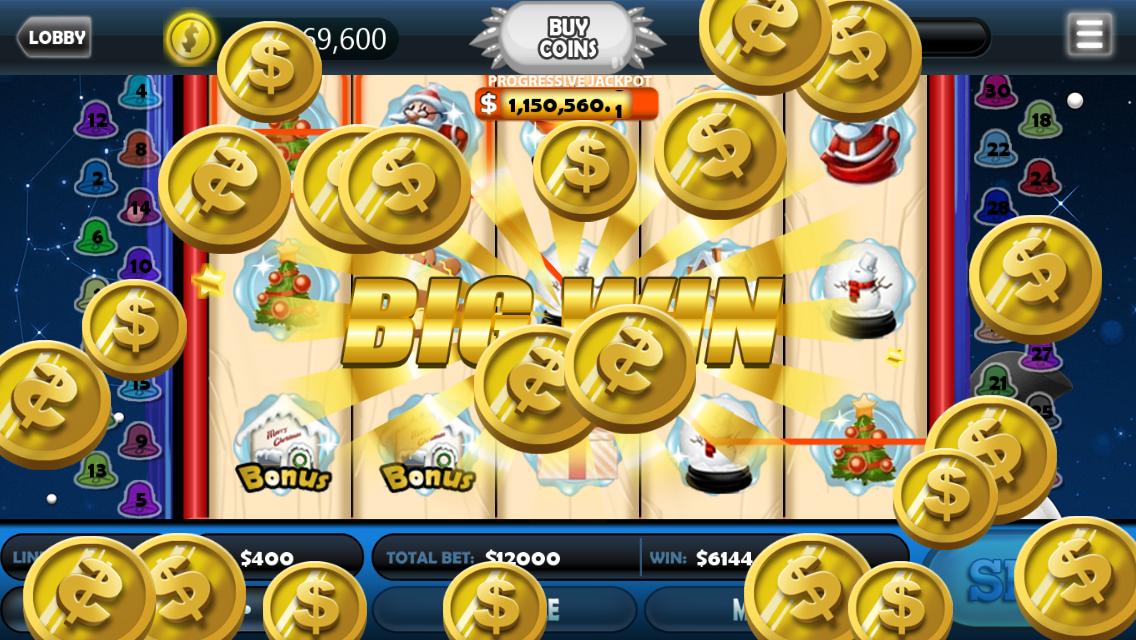Image resolution: width=1136 pixels, height=640 pixels.
Task: Choose the payline 13 bell
Action: point(96,470)
